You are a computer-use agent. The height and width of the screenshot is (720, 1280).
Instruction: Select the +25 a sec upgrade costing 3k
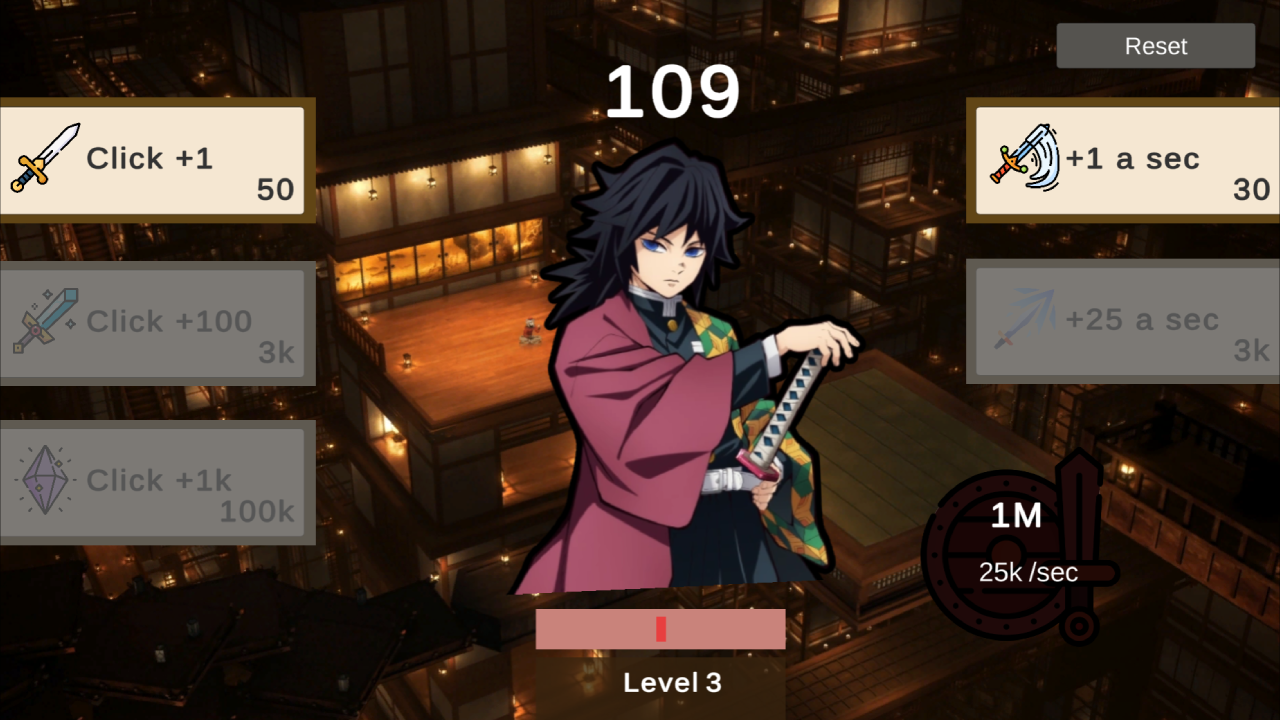point(1123,320)
